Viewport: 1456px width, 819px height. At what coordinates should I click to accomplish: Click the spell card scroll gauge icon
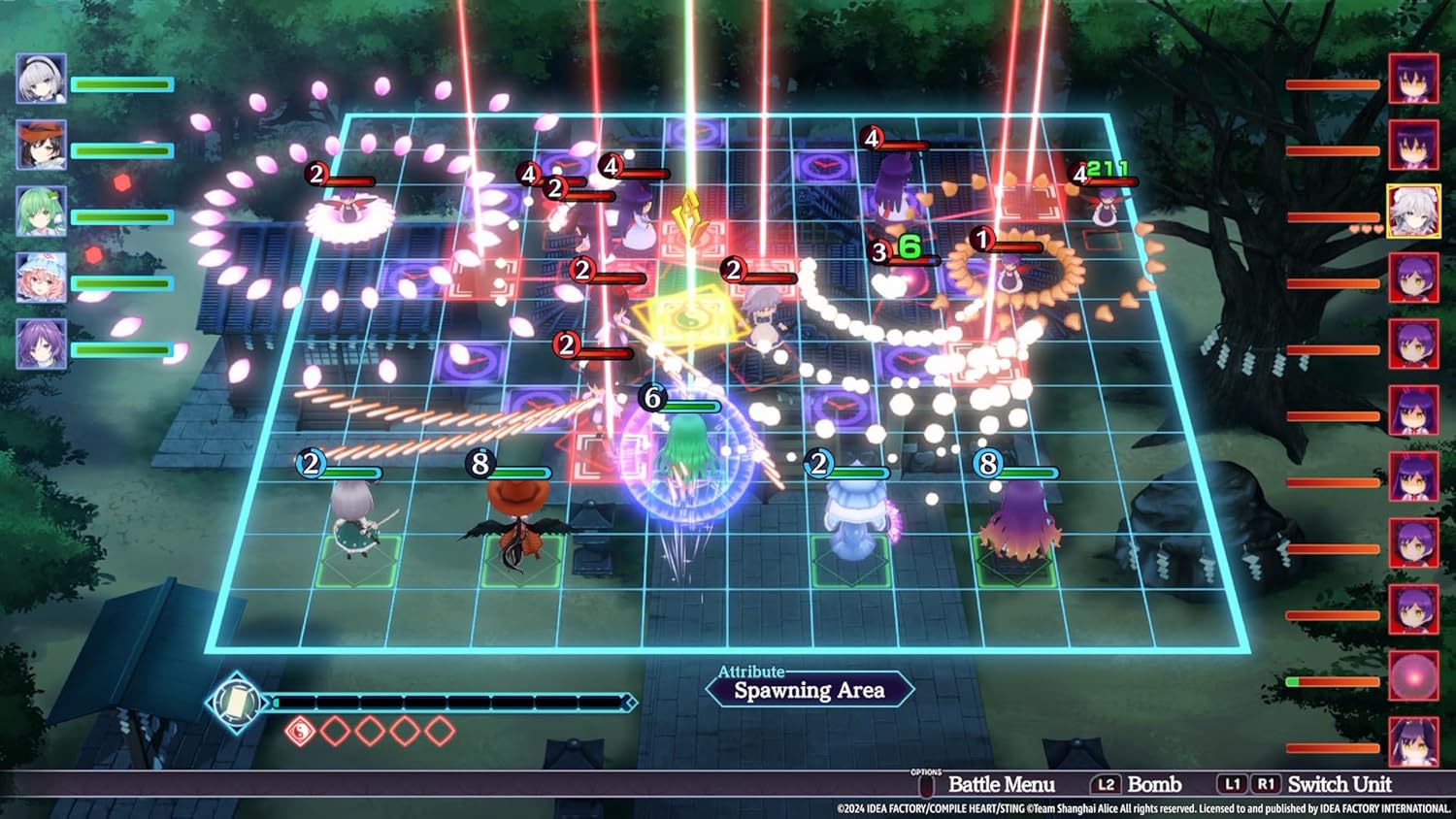[236, 701]
